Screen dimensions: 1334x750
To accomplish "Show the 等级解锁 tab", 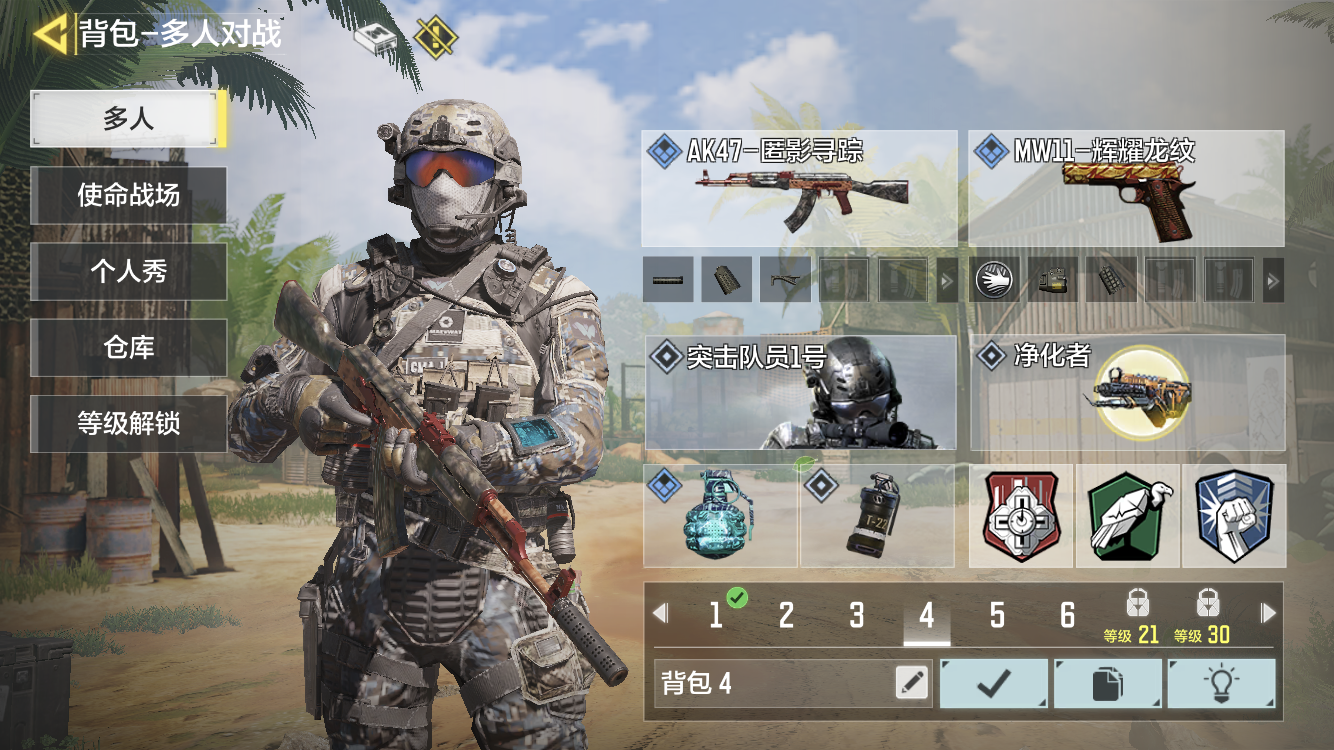I will [128, 423].
